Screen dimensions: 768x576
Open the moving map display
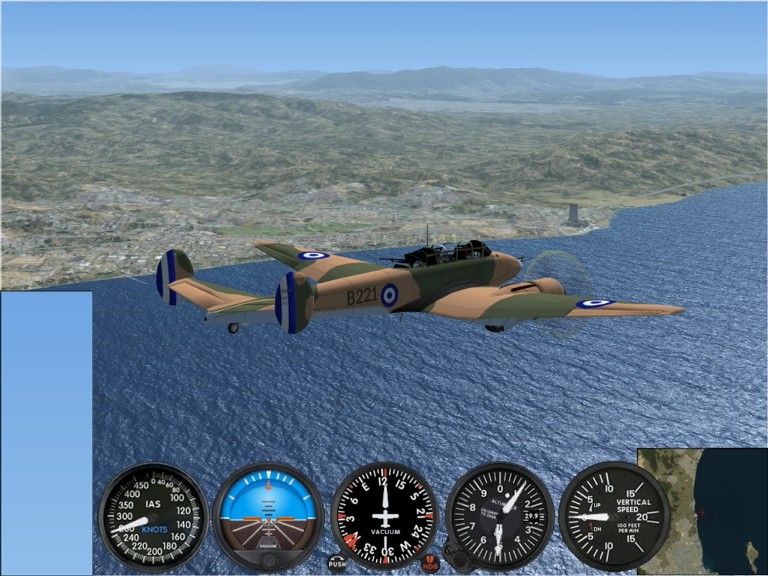[x=702, y=510]
